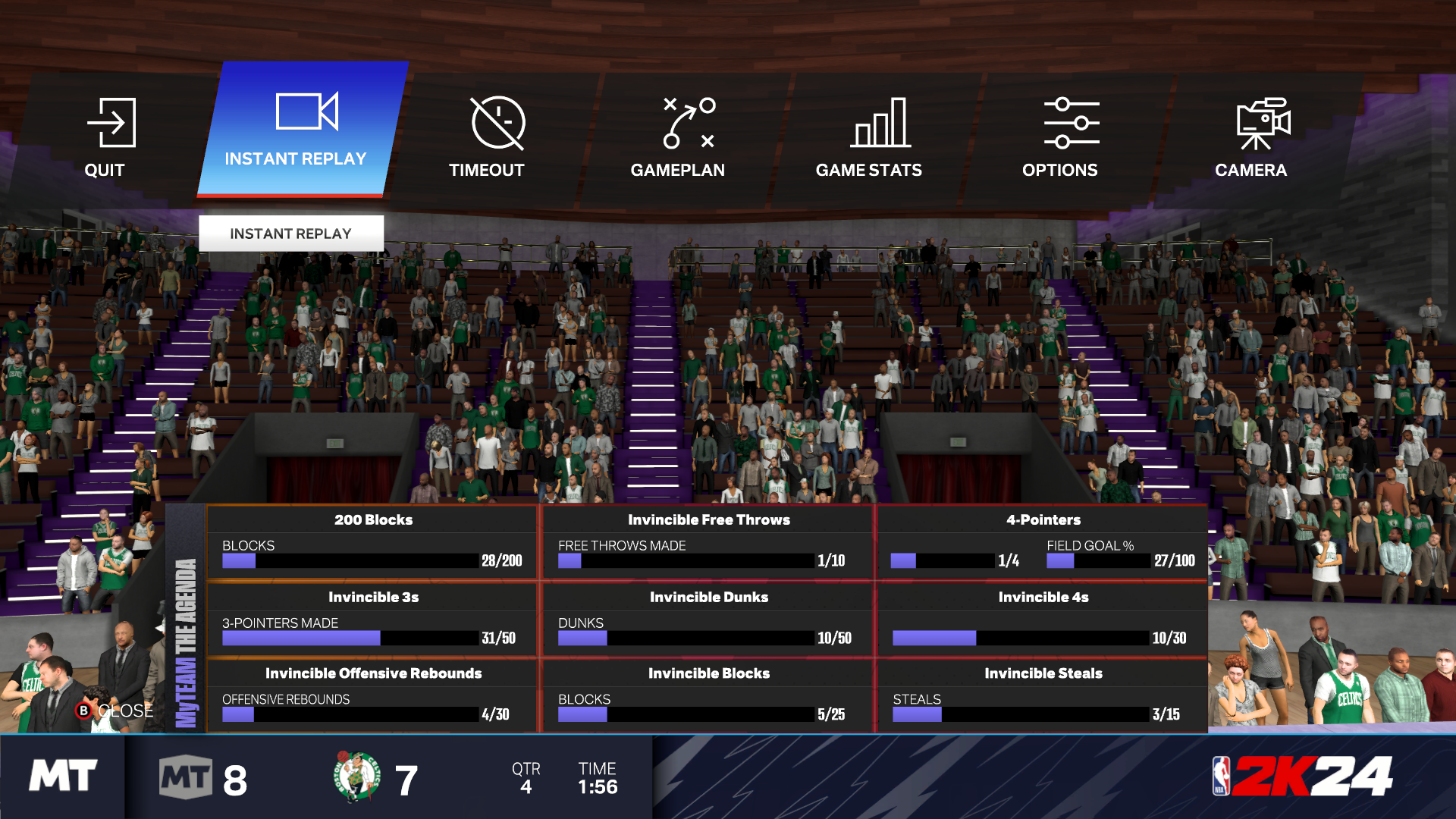Choose the 4-Pointers agenda panel
The height and width of the screenshot is (819, 1456).
pyautogui.click(x=1043, y=543)
